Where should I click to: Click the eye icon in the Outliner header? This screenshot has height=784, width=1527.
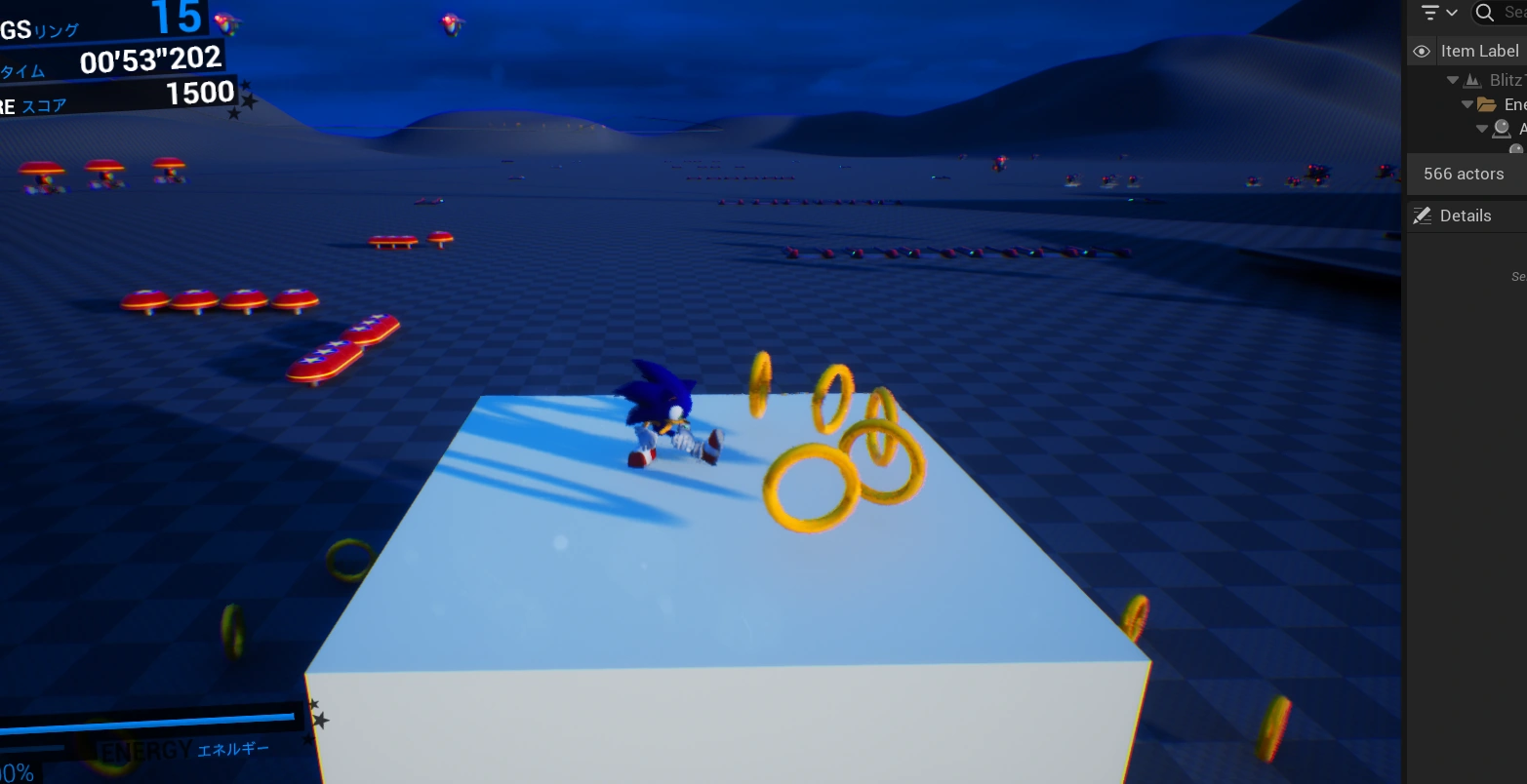point(1422,51)
